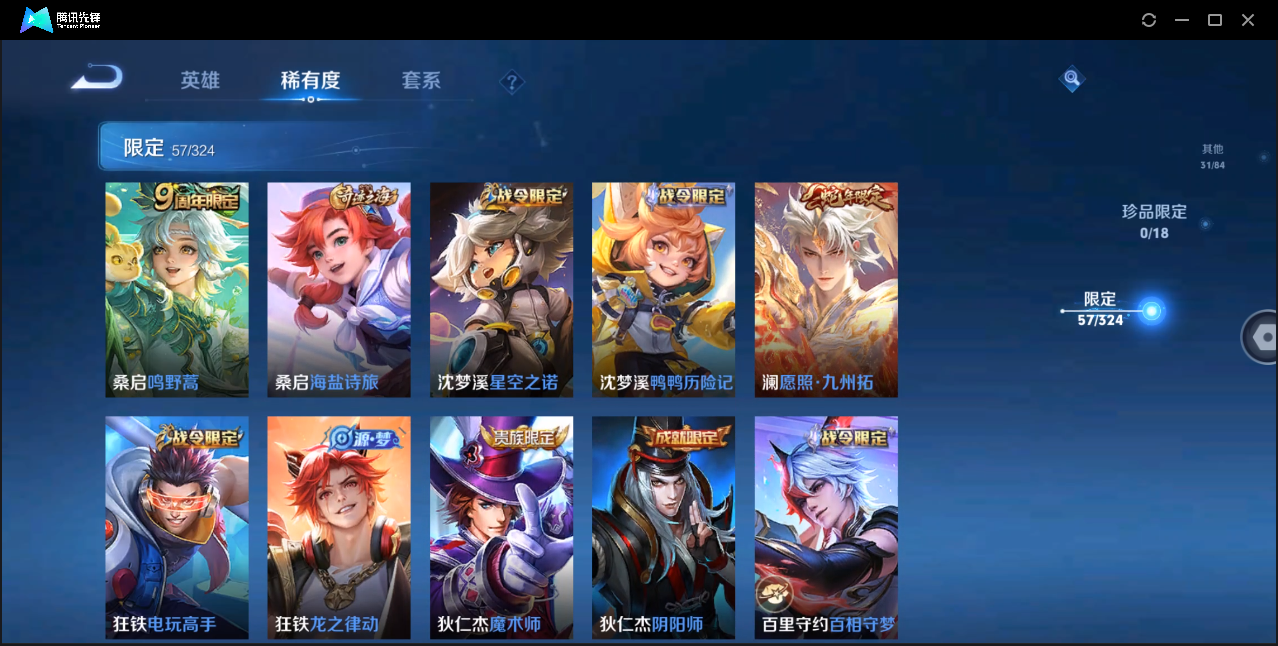Go back using the return arrow
The width and height of the screenshot is (1278, 646).
click(97, 77)
